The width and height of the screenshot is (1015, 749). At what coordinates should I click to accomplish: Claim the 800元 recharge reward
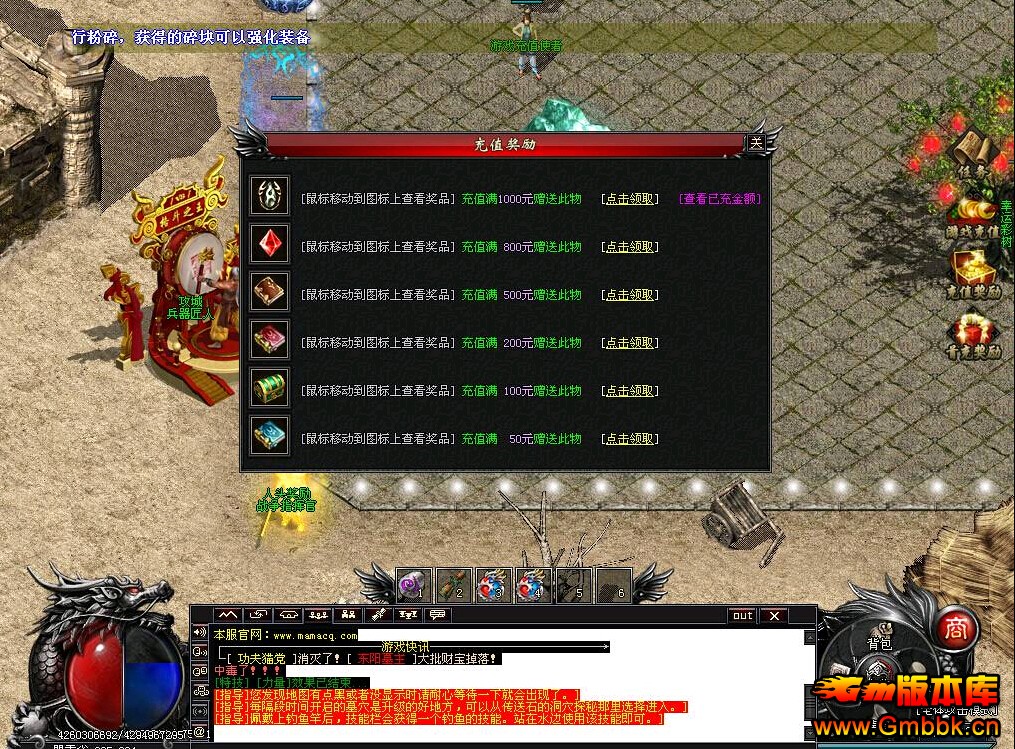tap(630, 247)
